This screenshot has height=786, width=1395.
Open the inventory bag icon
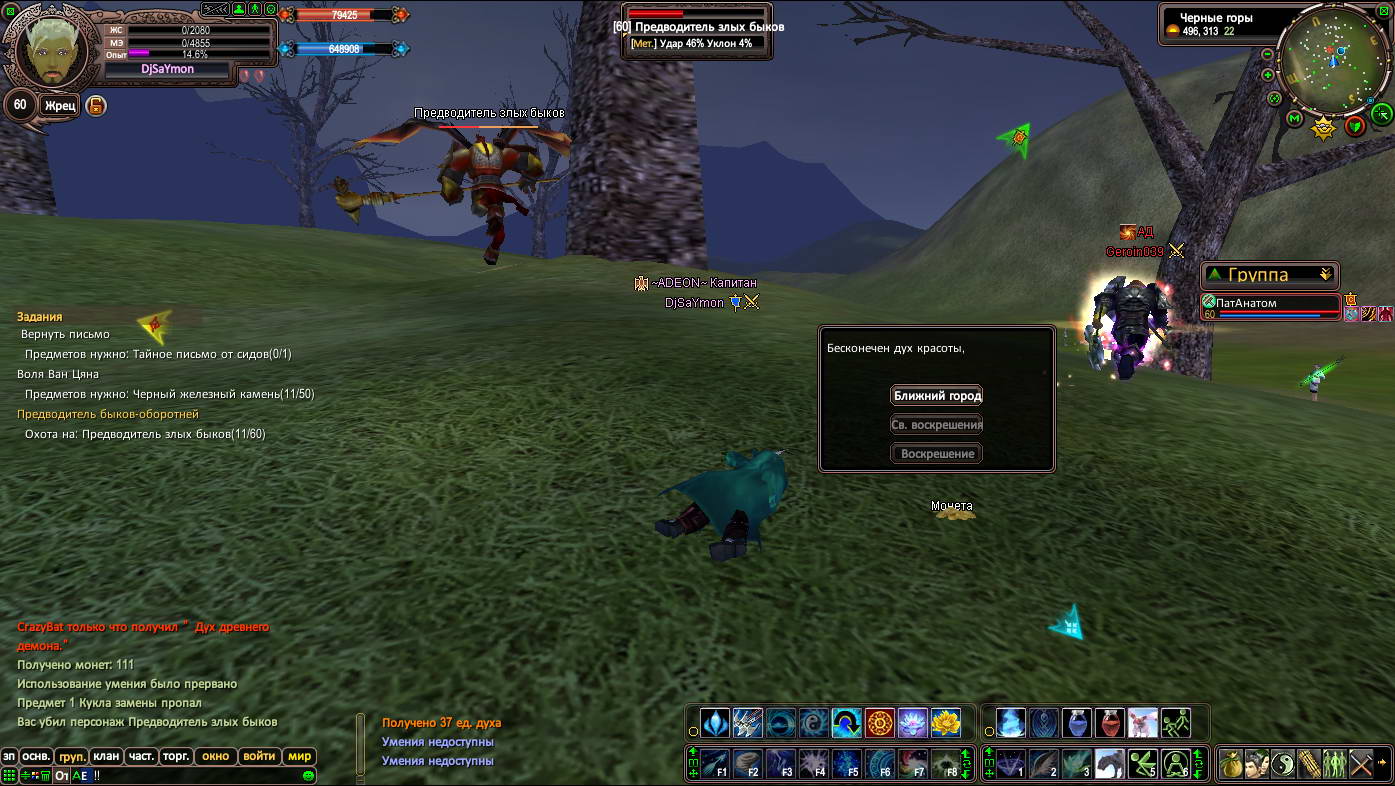[x=1231, y=764]
